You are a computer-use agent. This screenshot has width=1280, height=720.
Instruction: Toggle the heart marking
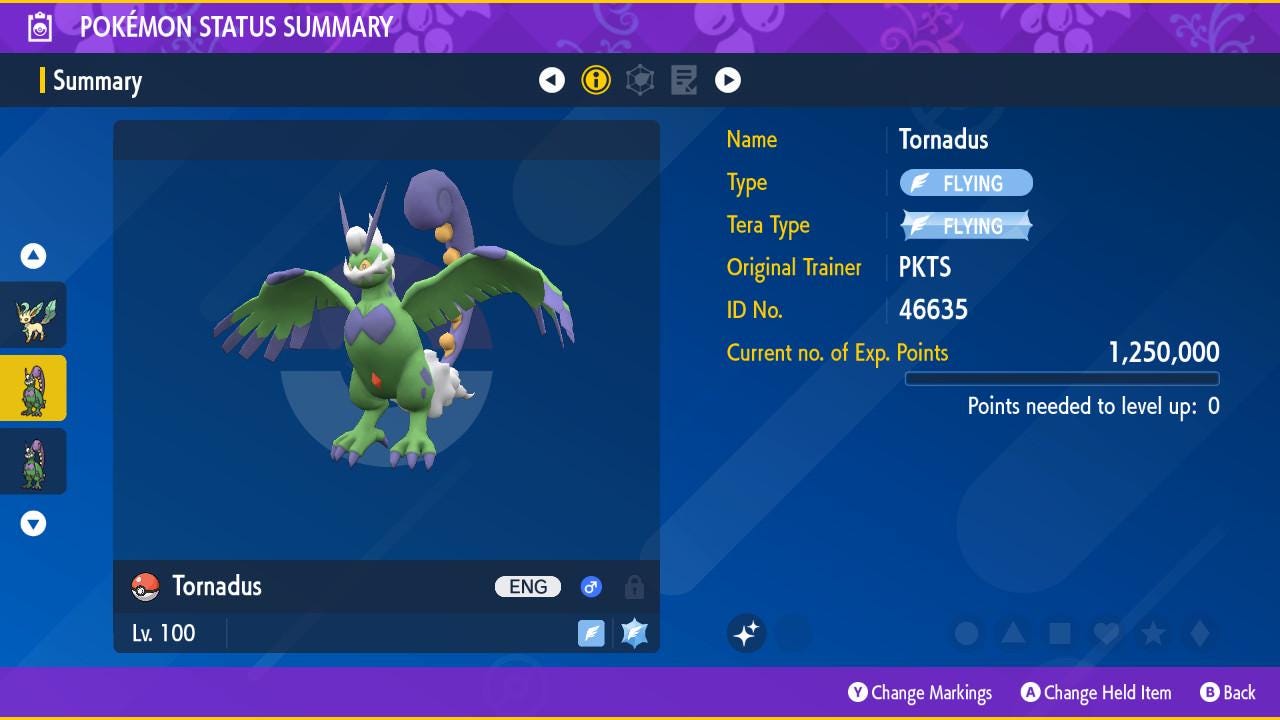(1106, 633)
